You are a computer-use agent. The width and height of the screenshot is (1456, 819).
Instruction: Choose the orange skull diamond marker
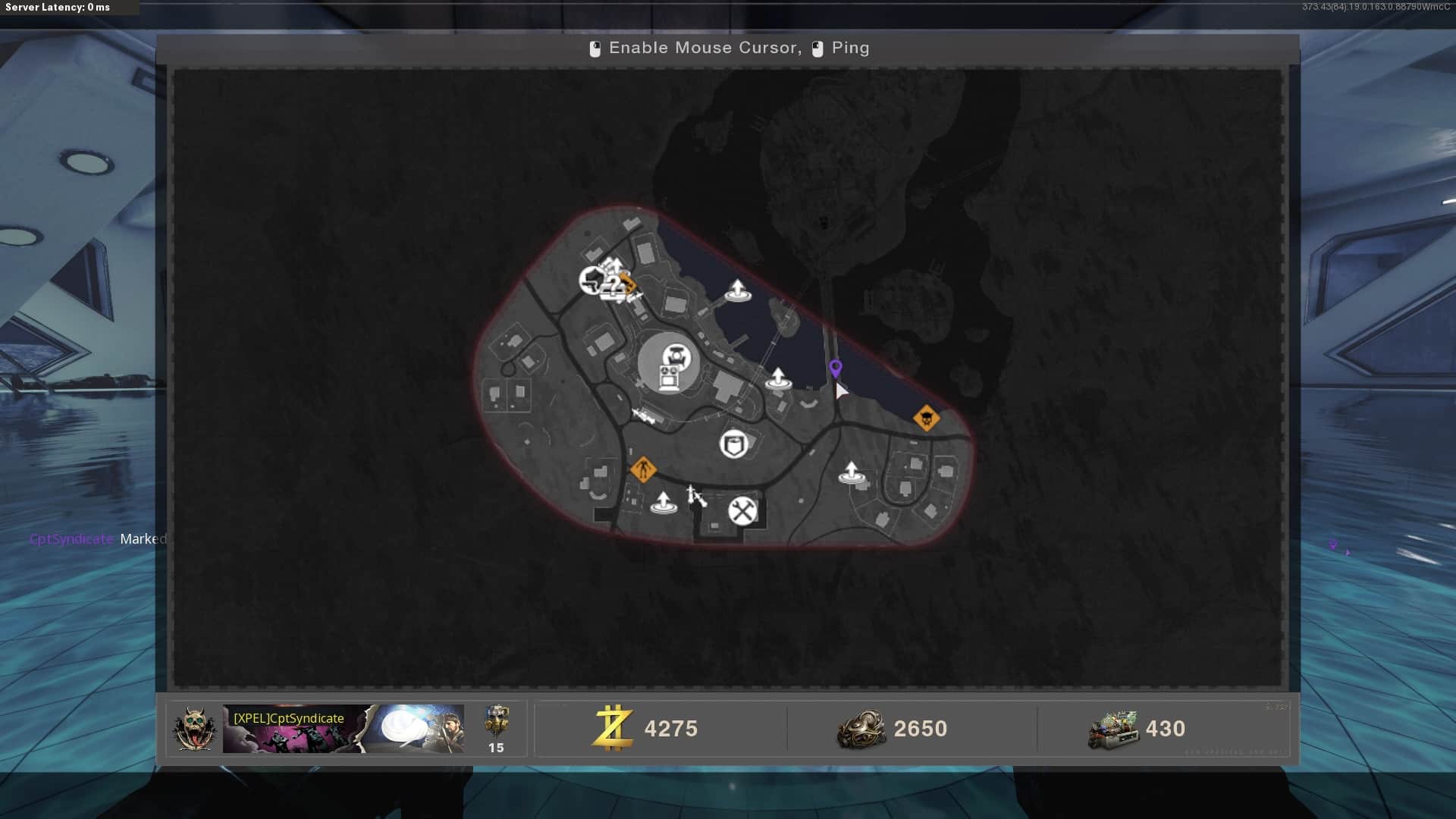[926, 418]
